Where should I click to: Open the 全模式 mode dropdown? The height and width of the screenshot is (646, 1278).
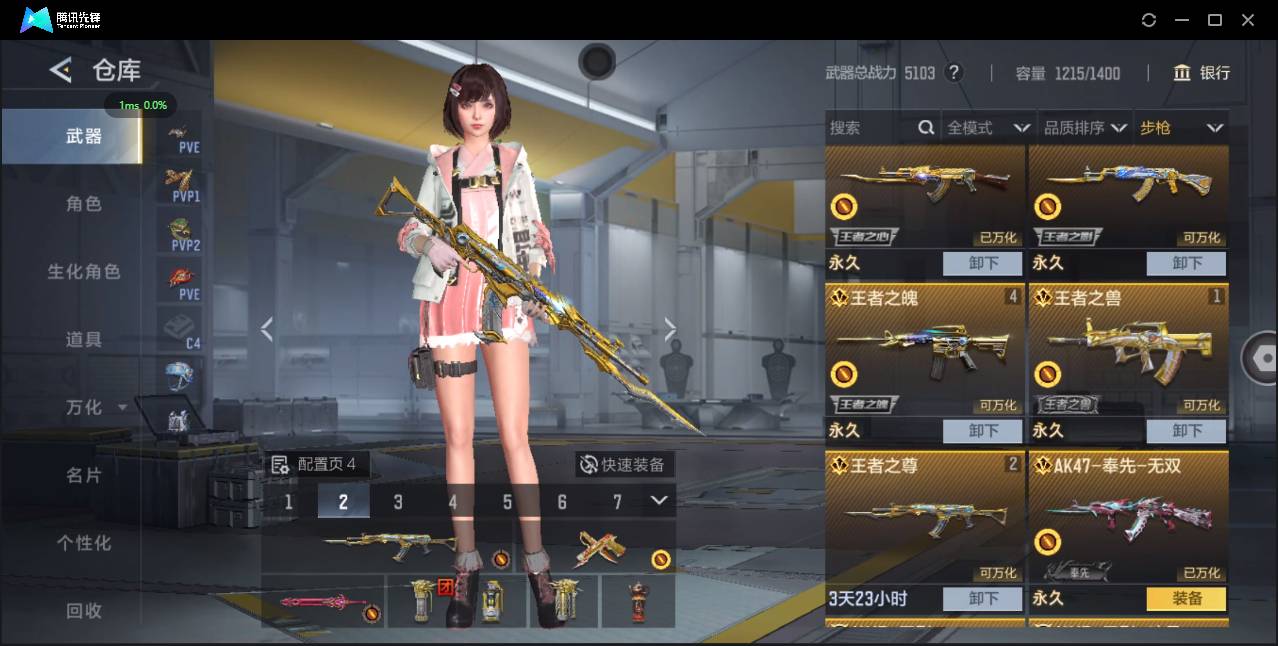pos(987,128)
